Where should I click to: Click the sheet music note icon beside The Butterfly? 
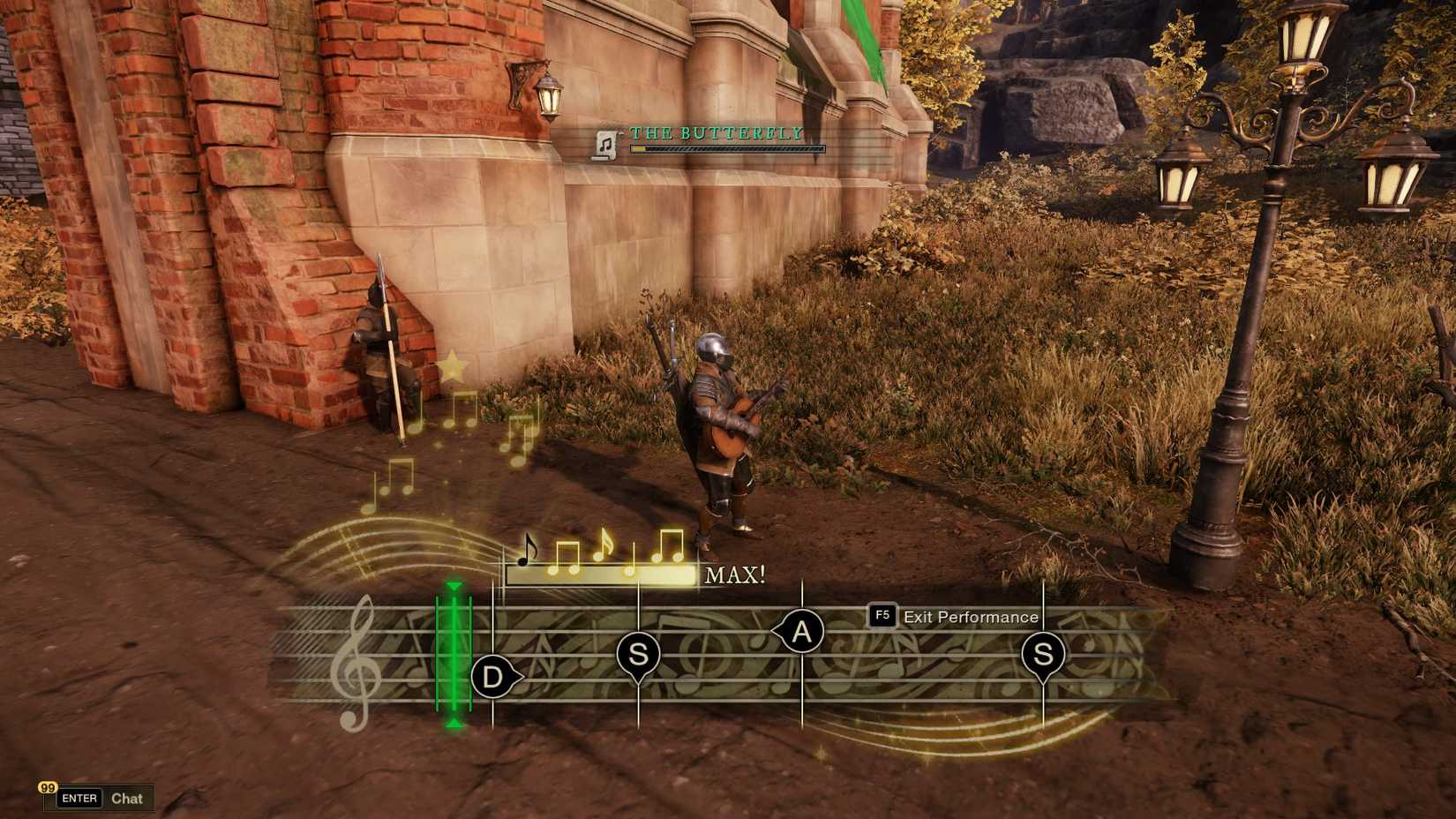(x=605, y=144)
